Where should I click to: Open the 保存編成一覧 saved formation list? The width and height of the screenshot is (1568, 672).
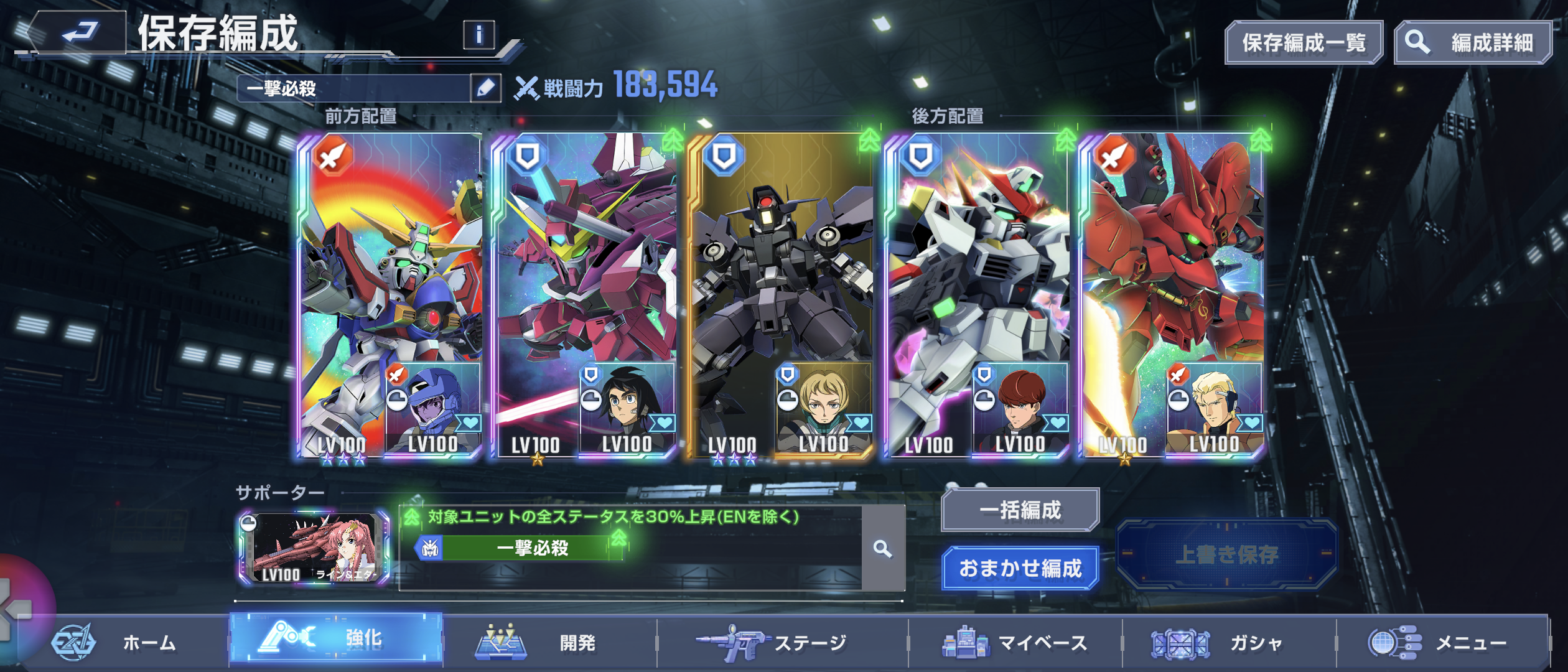click(x=1304, y=43)
